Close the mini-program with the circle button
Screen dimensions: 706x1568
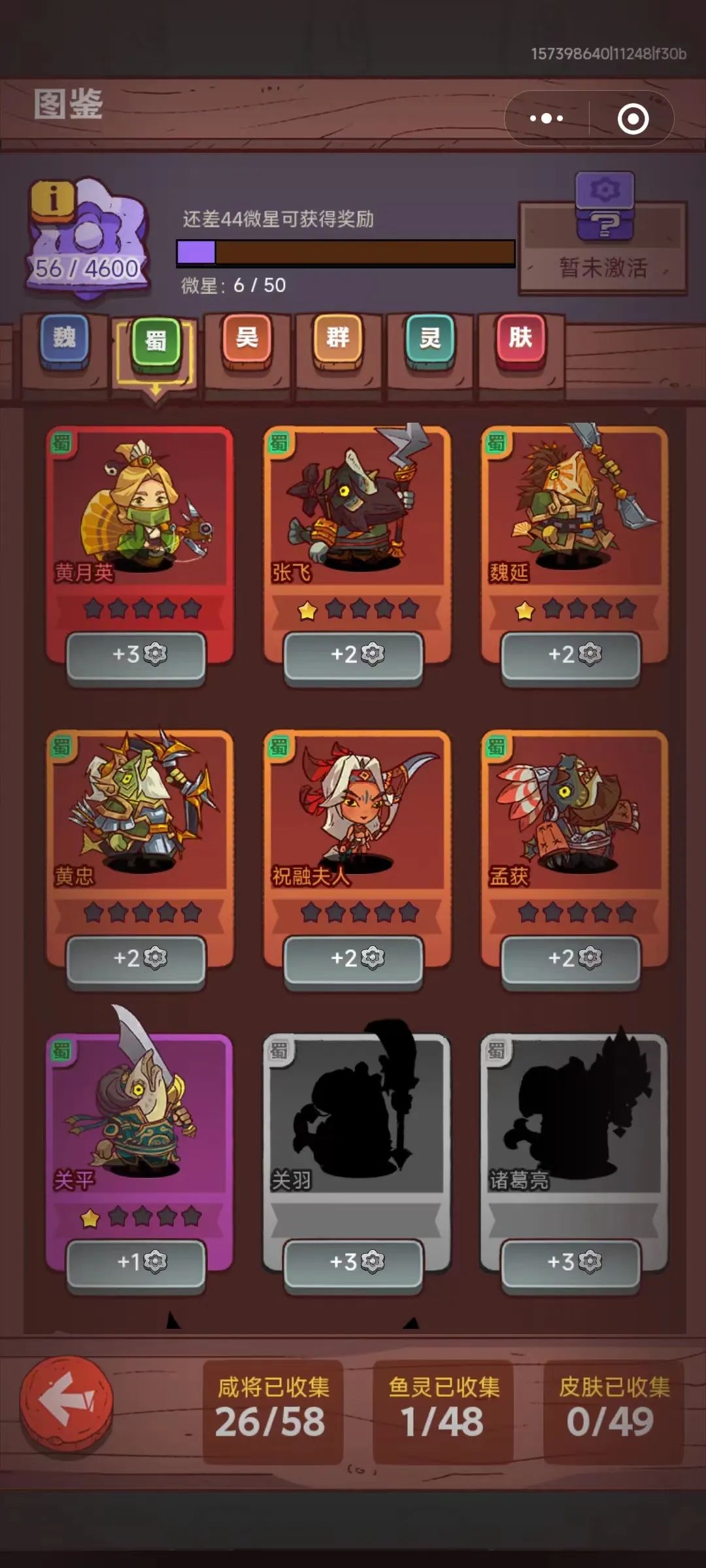click(633, 118)
